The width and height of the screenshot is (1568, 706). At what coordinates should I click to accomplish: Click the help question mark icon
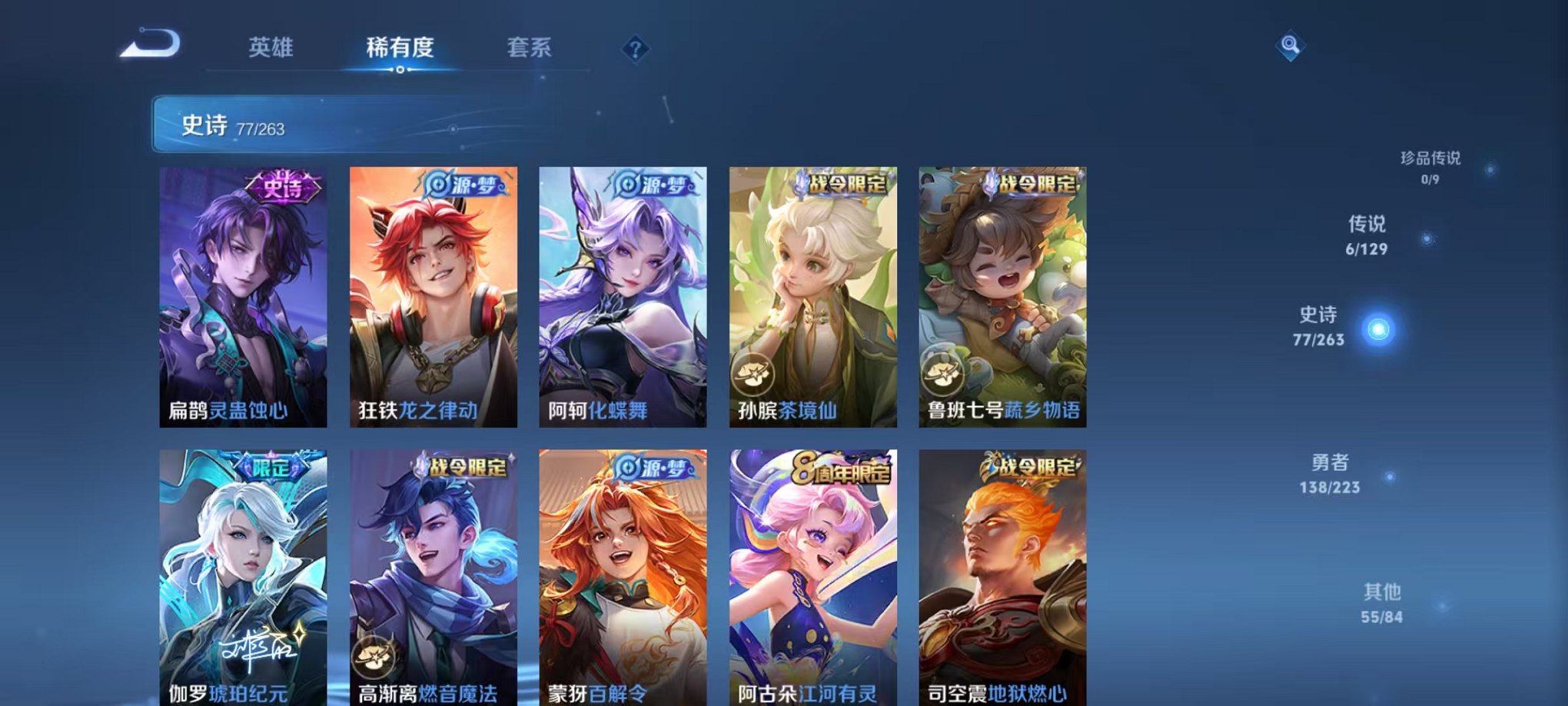635,49
